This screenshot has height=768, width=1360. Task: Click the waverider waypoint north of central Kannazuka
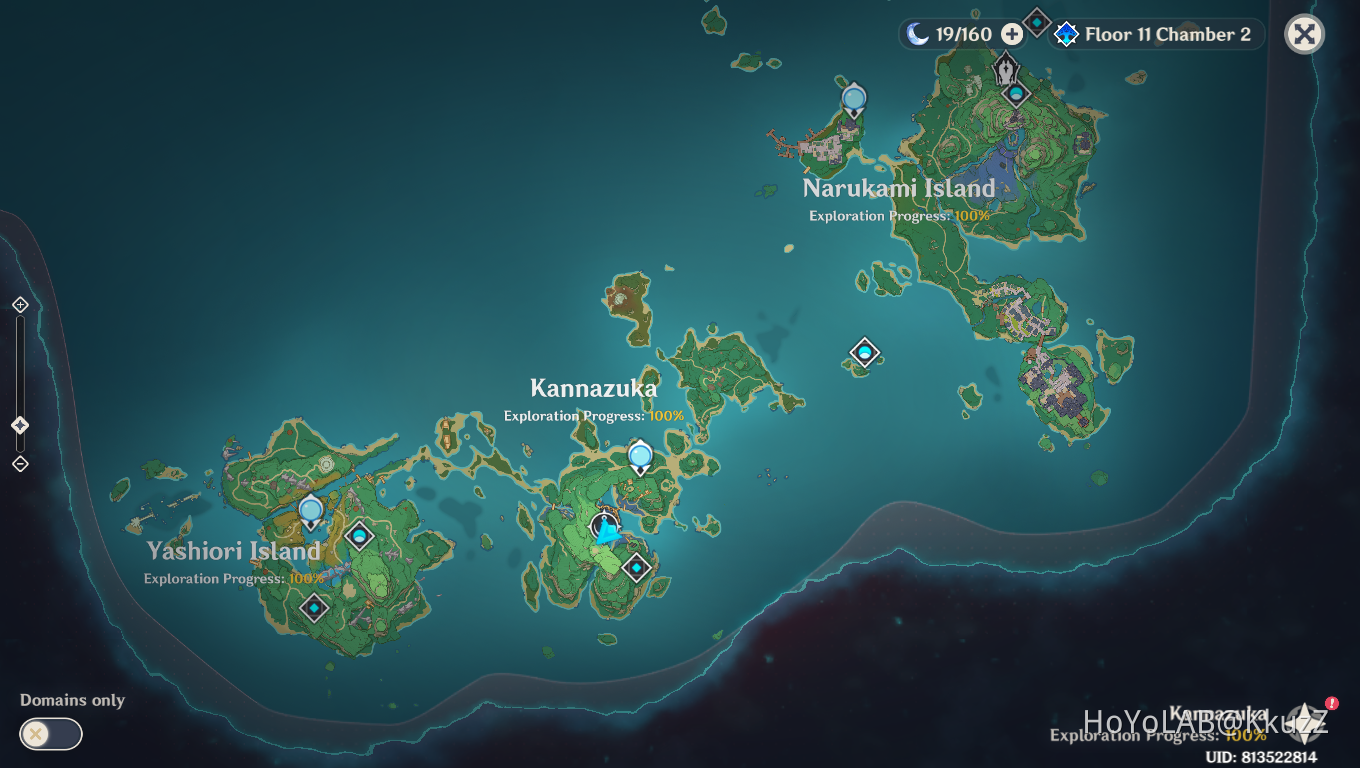click(640, 455)
